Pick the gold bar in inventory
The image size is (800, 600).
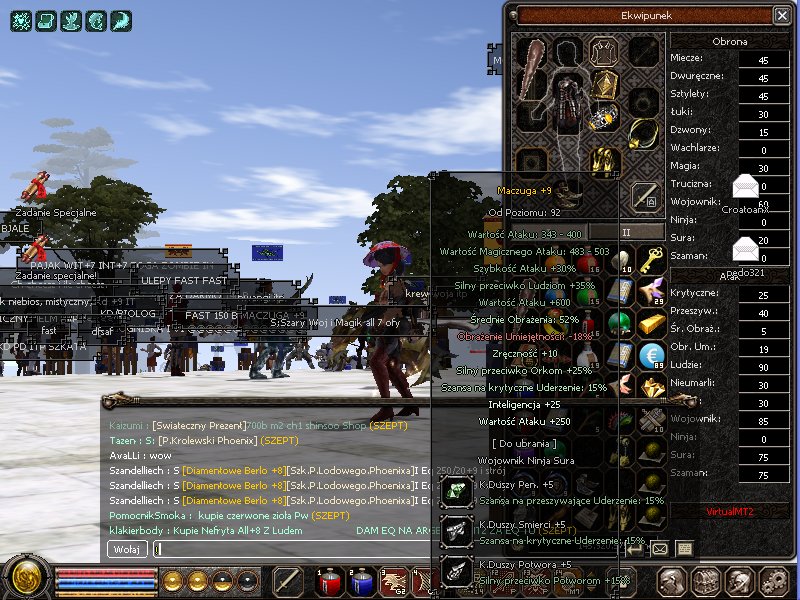651,324
